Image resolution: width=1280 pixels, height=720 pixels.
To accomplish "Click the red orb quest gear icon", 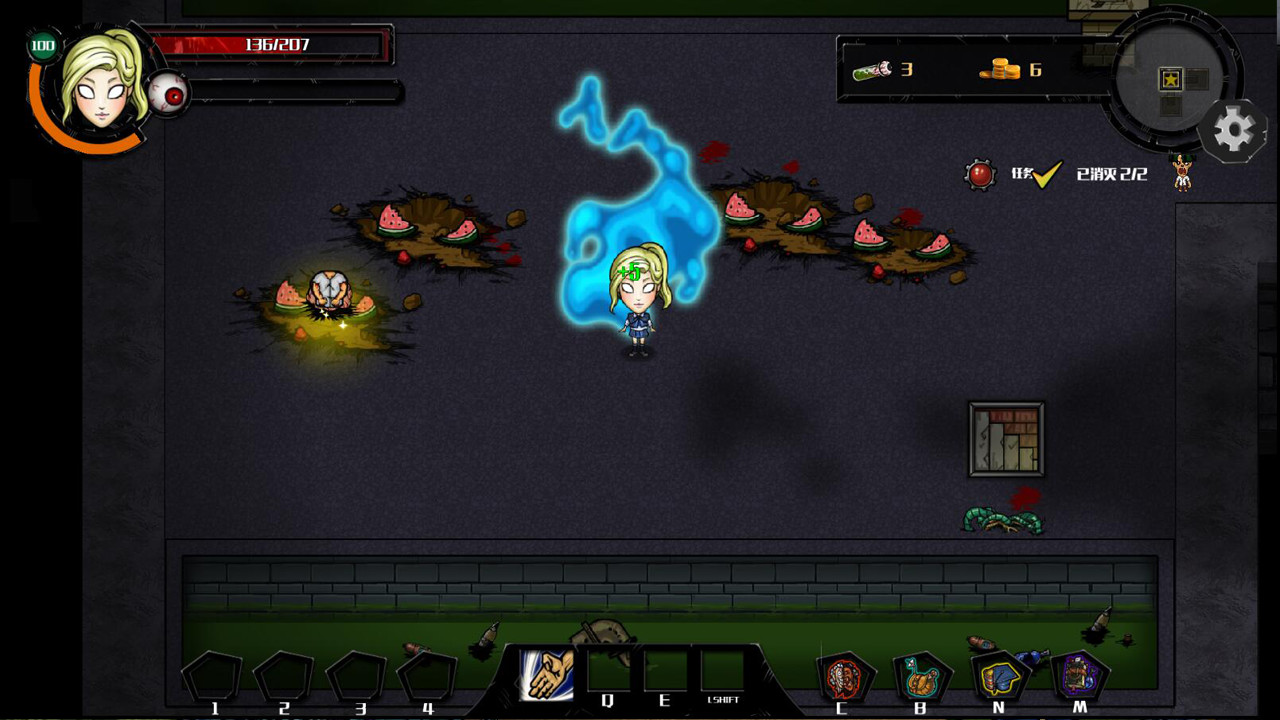I will click(x=979, y=172).
